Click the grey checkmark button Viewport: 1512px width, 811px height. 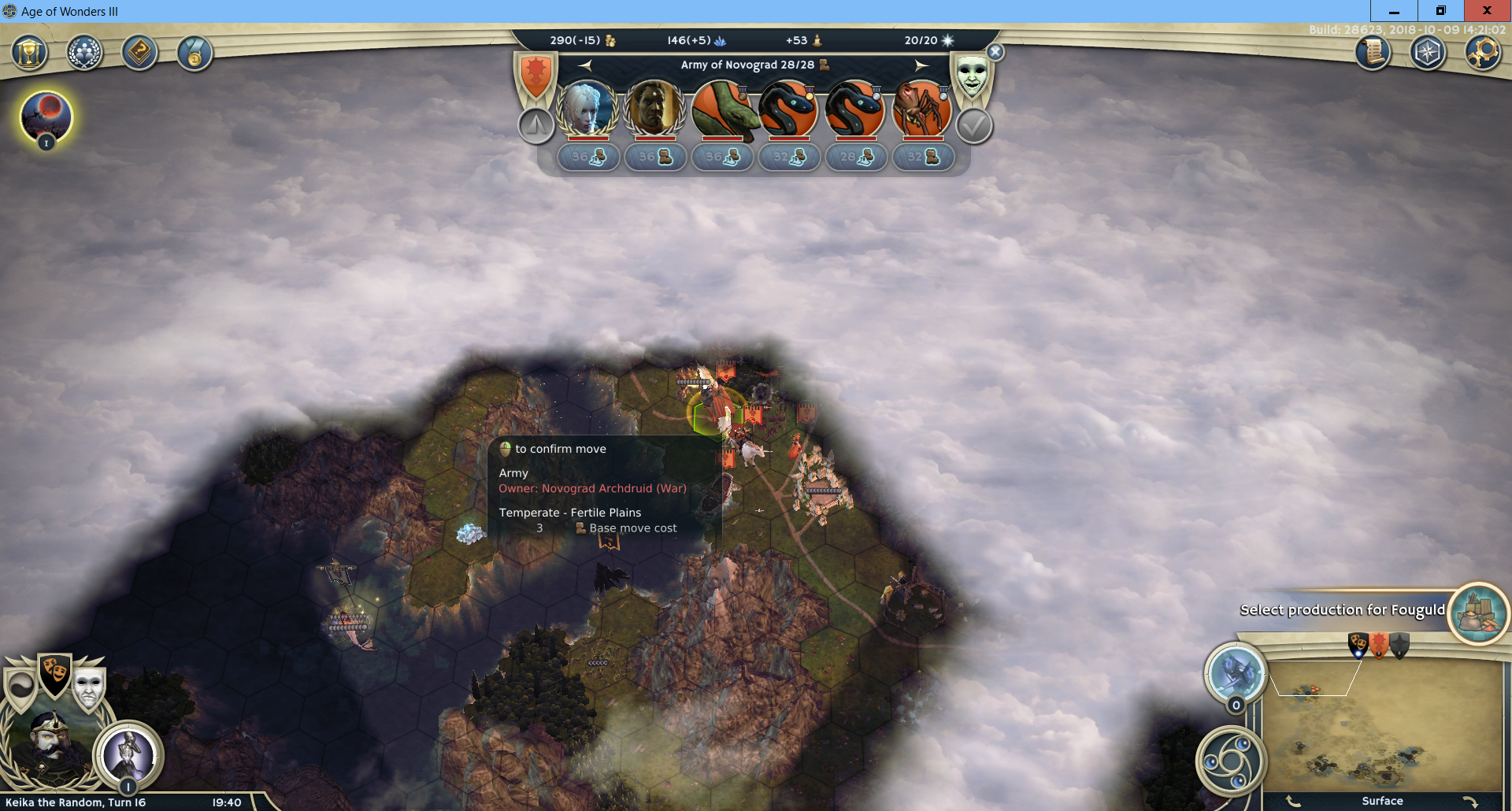tap(974, 126)
